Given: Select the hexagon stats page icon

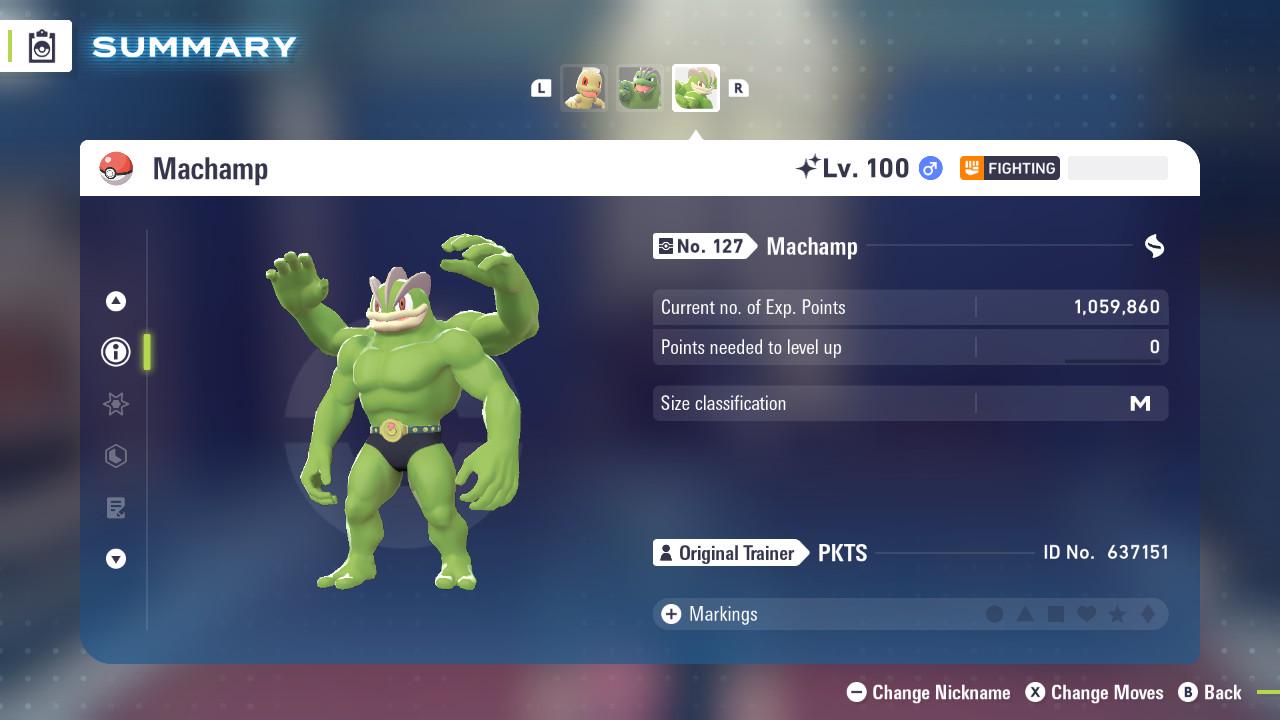Looking at the screenshot, I should pos(115,456).
